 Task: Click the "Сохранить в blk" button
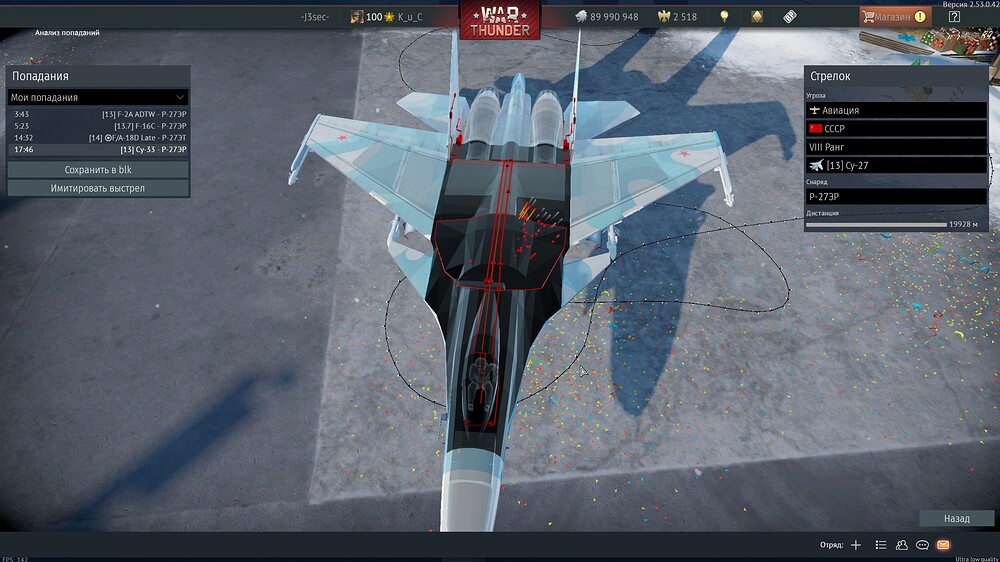click(98, 170)
